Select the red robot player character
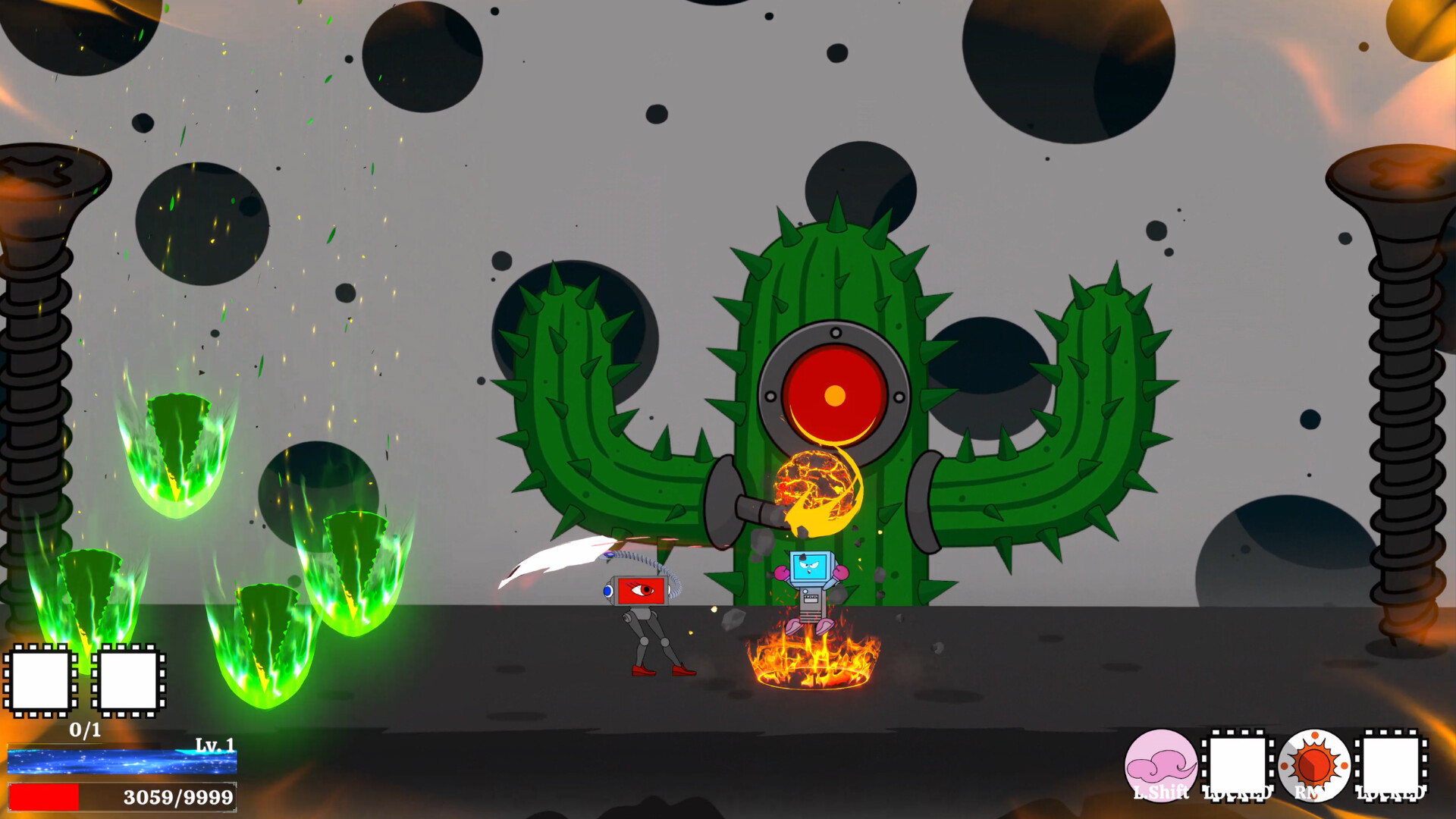Screen dimensions: 1456x819 [643, 607]
